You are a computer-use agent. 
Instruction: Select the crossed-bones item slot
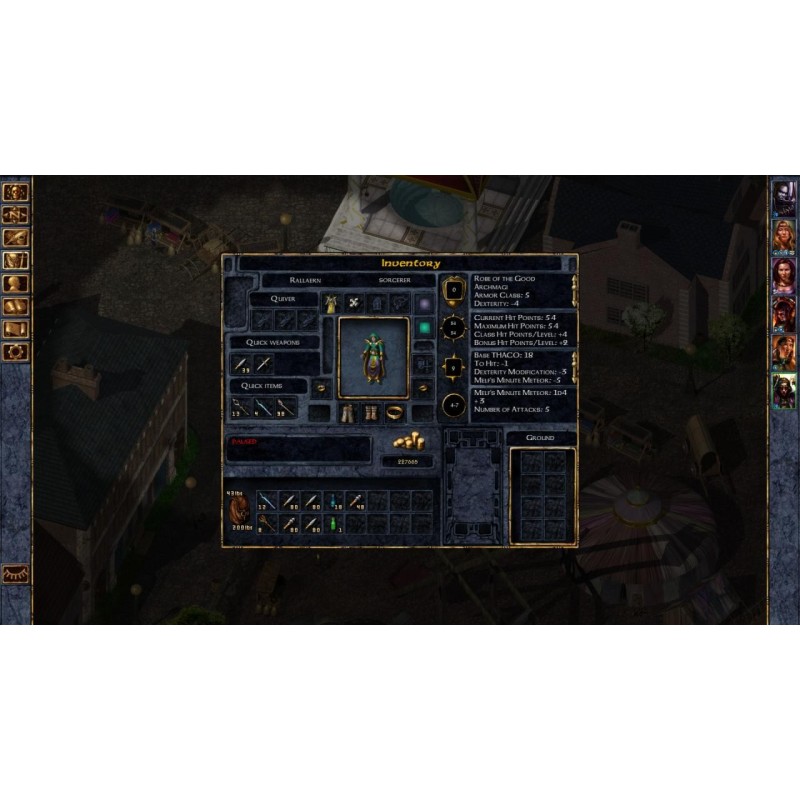tap(353, 303)
